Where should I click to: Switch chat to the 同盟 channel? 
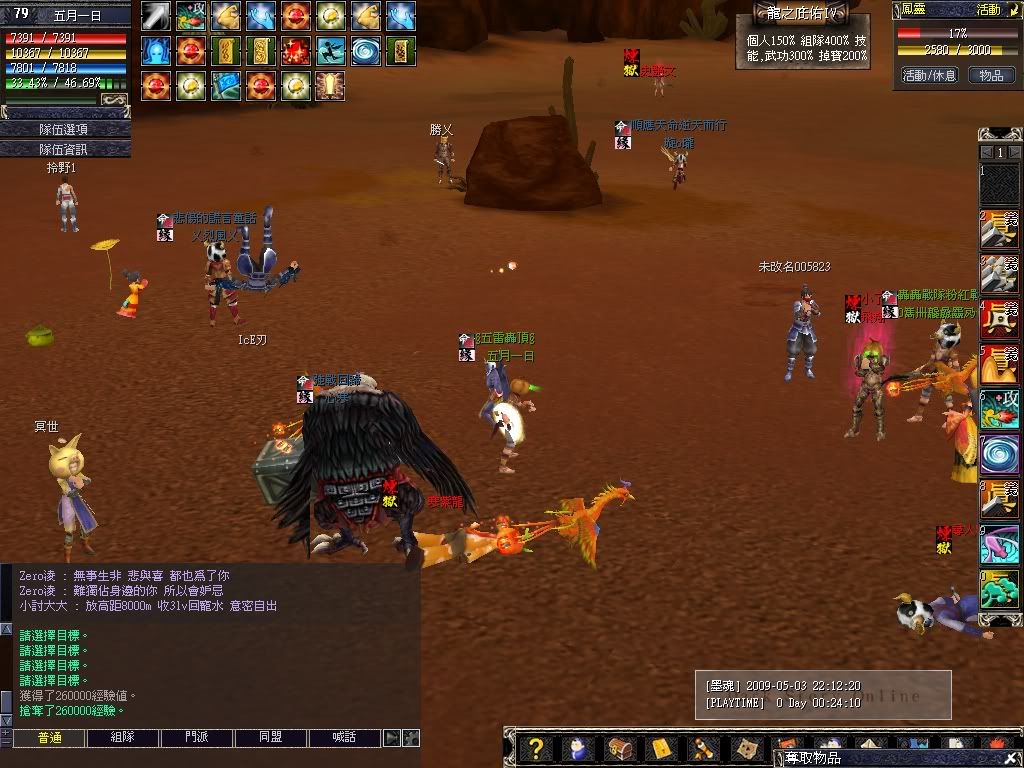(270, 738)
